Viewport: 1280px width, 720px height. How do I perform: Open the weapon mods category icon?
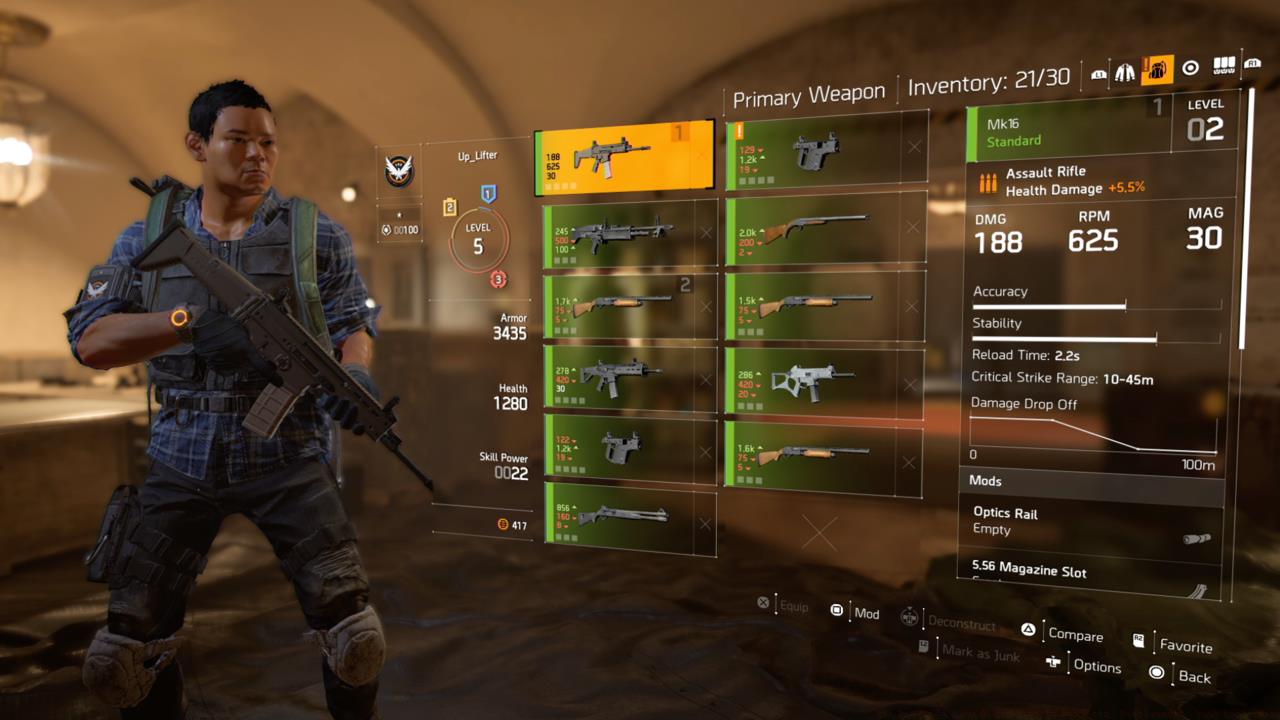click(x=1224, y=65)
